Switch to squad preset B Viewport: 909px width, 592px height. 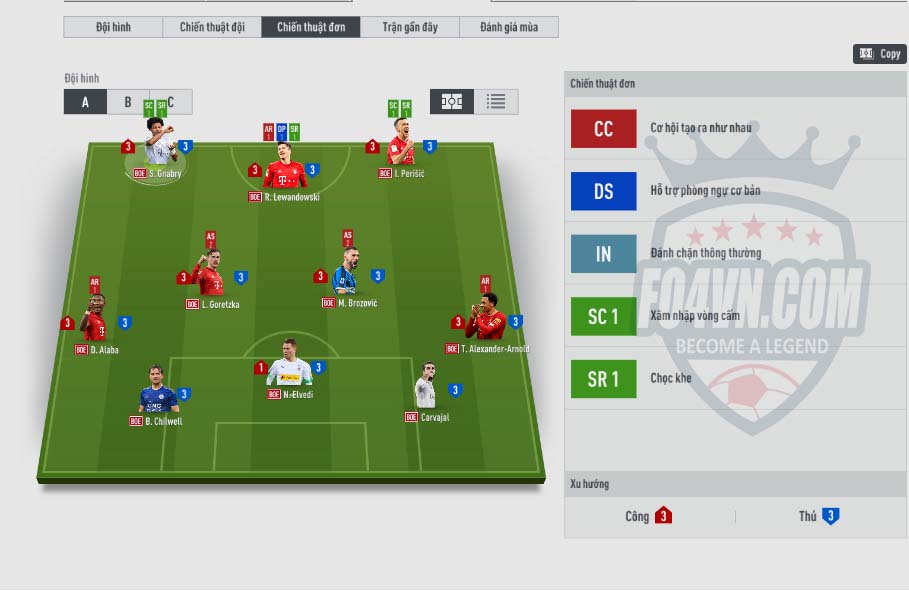[x=128, y=102]
